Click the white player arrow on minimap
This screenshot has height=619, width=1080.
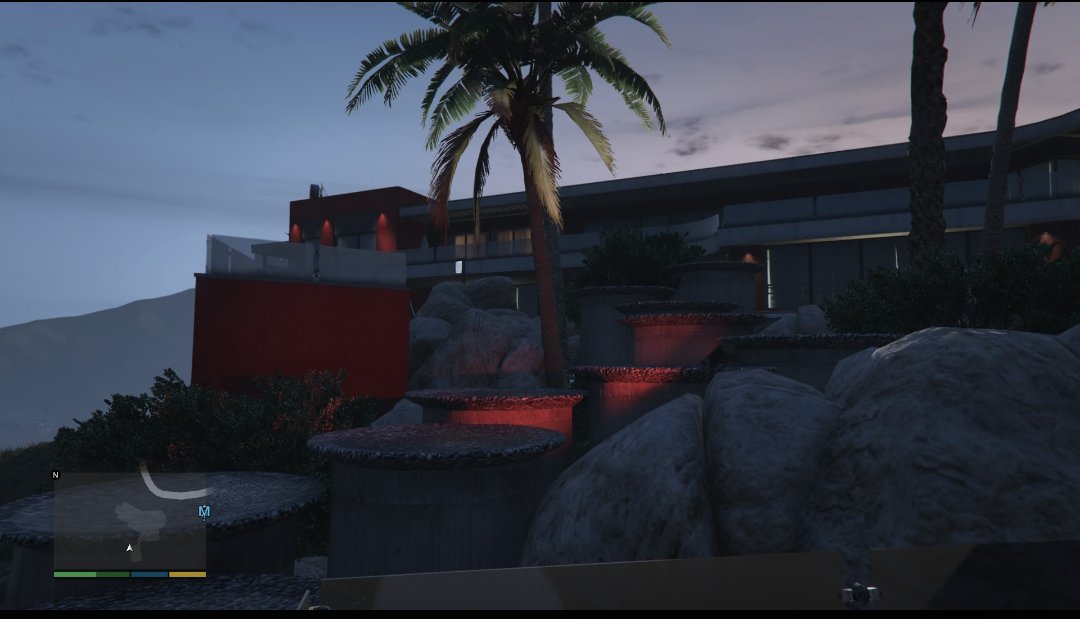(129, 548)
